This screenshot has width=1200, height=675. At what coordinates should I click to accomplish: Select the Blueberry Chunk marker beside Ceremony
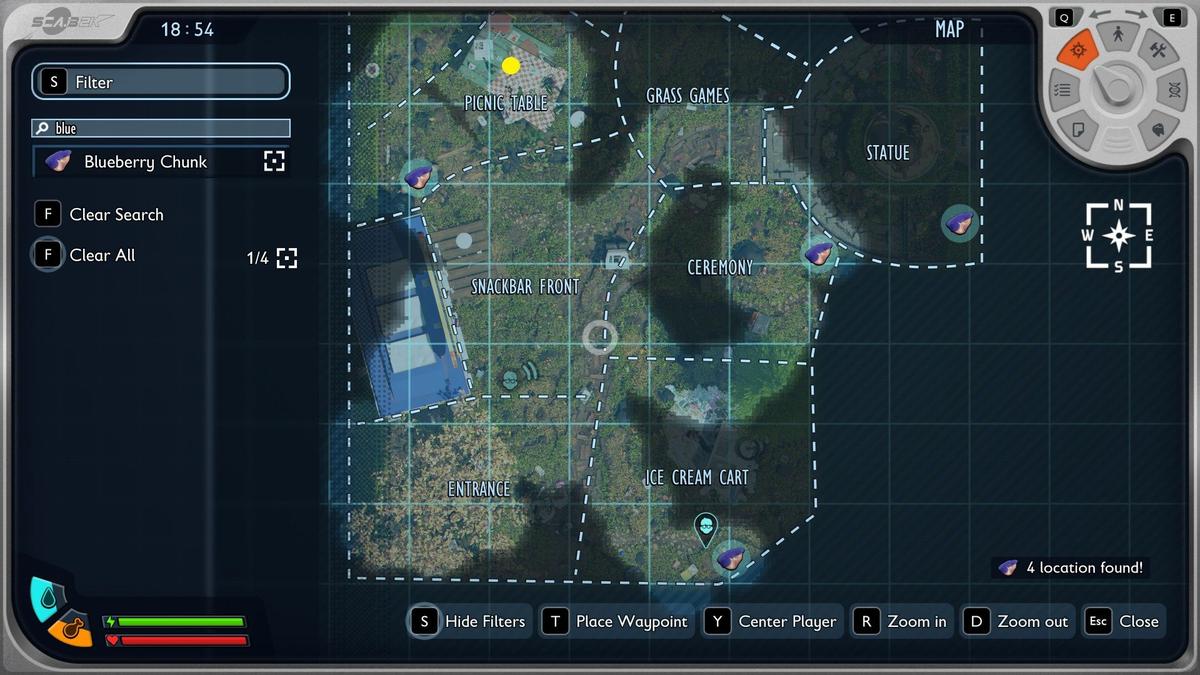coord(819,253)
